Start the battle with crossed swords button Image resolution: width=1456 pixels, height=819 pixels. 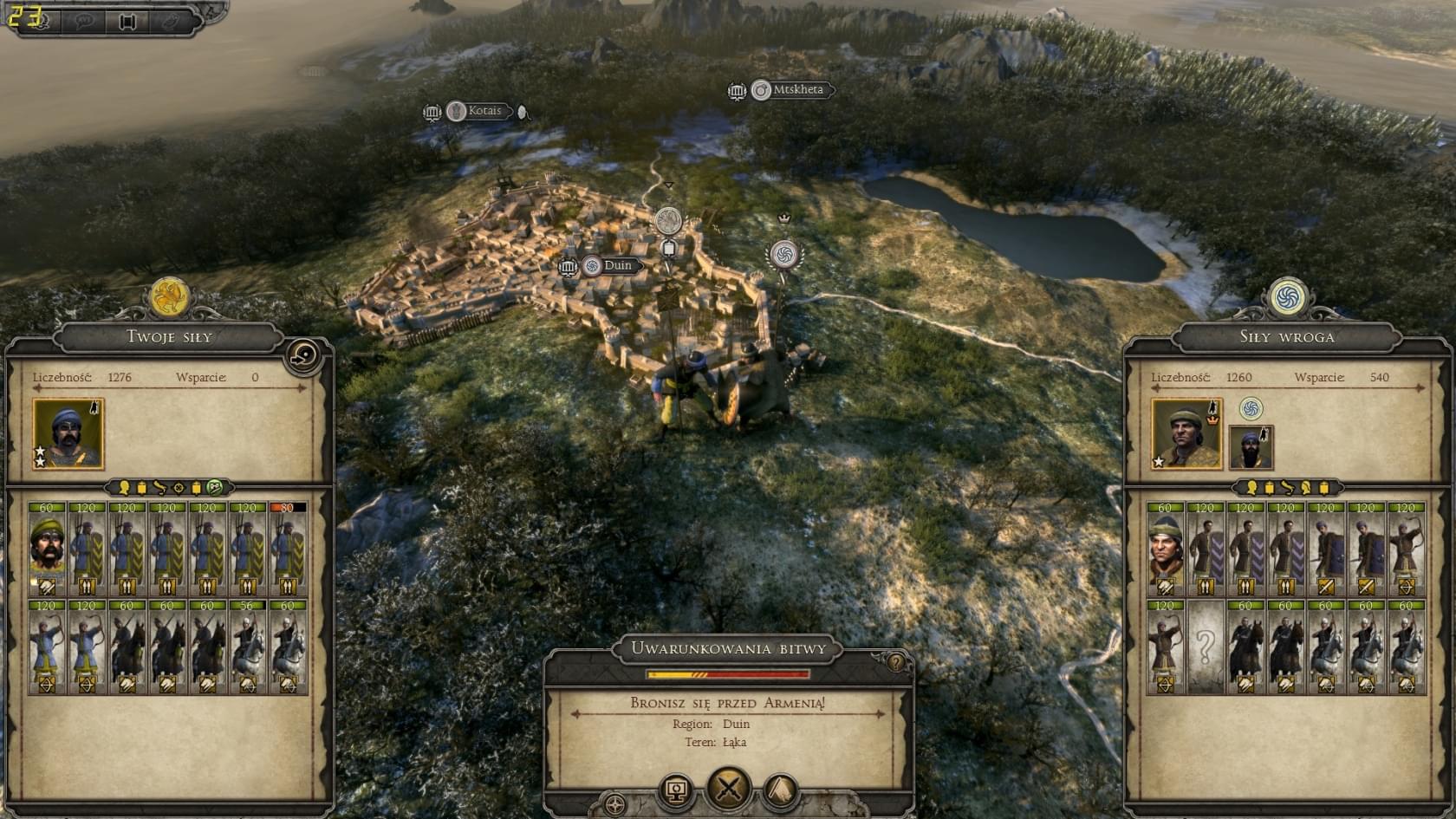click(728, 789)
